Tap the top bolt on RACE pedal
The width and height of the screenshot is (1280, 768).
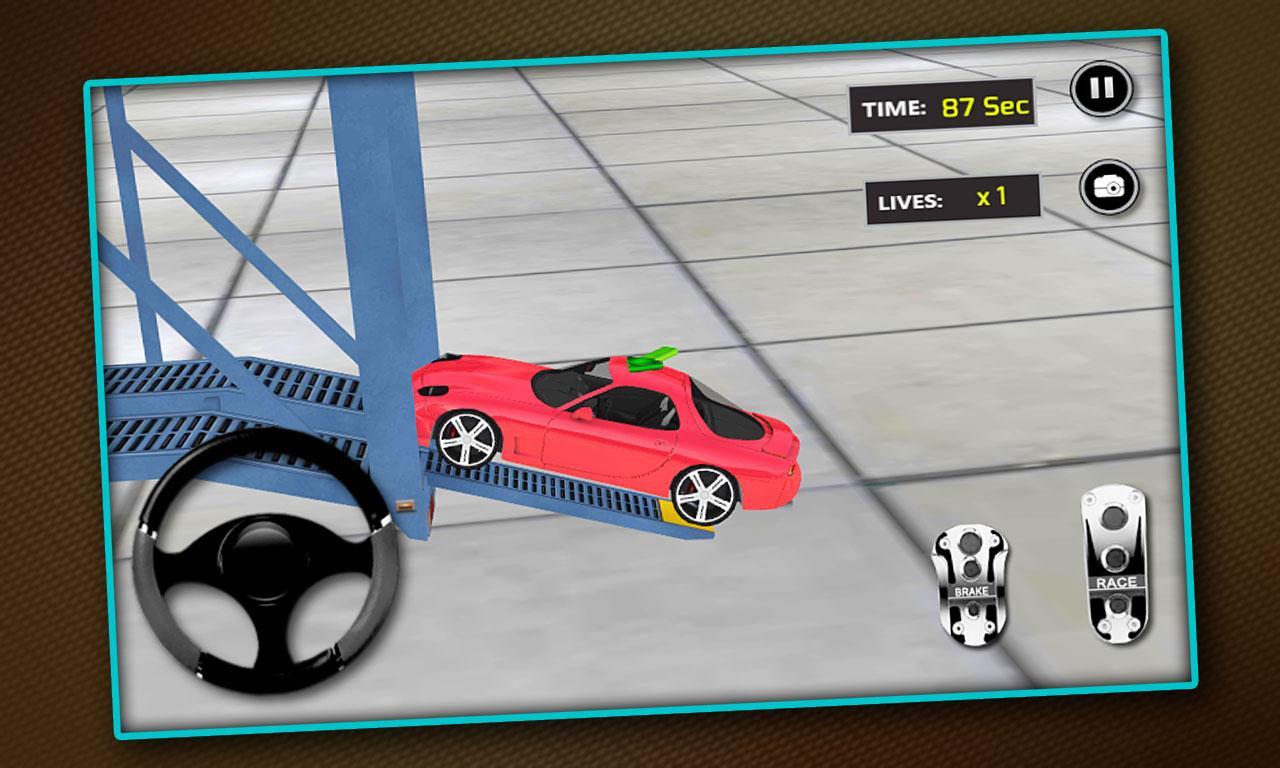(1112, 518)
